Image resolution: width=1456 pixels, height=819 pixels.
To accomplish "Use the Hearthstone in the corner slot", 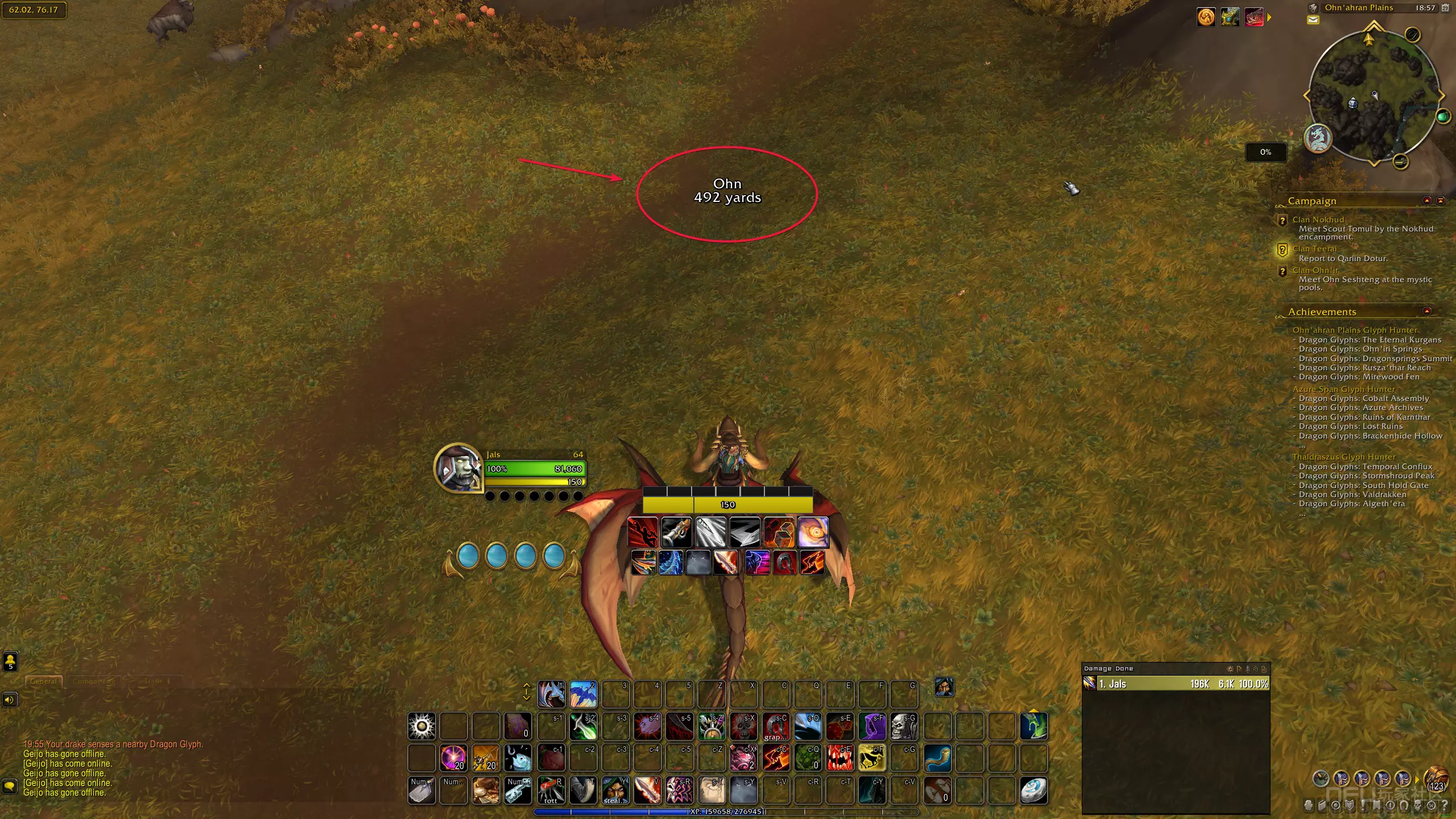I will pos(1033,789).
